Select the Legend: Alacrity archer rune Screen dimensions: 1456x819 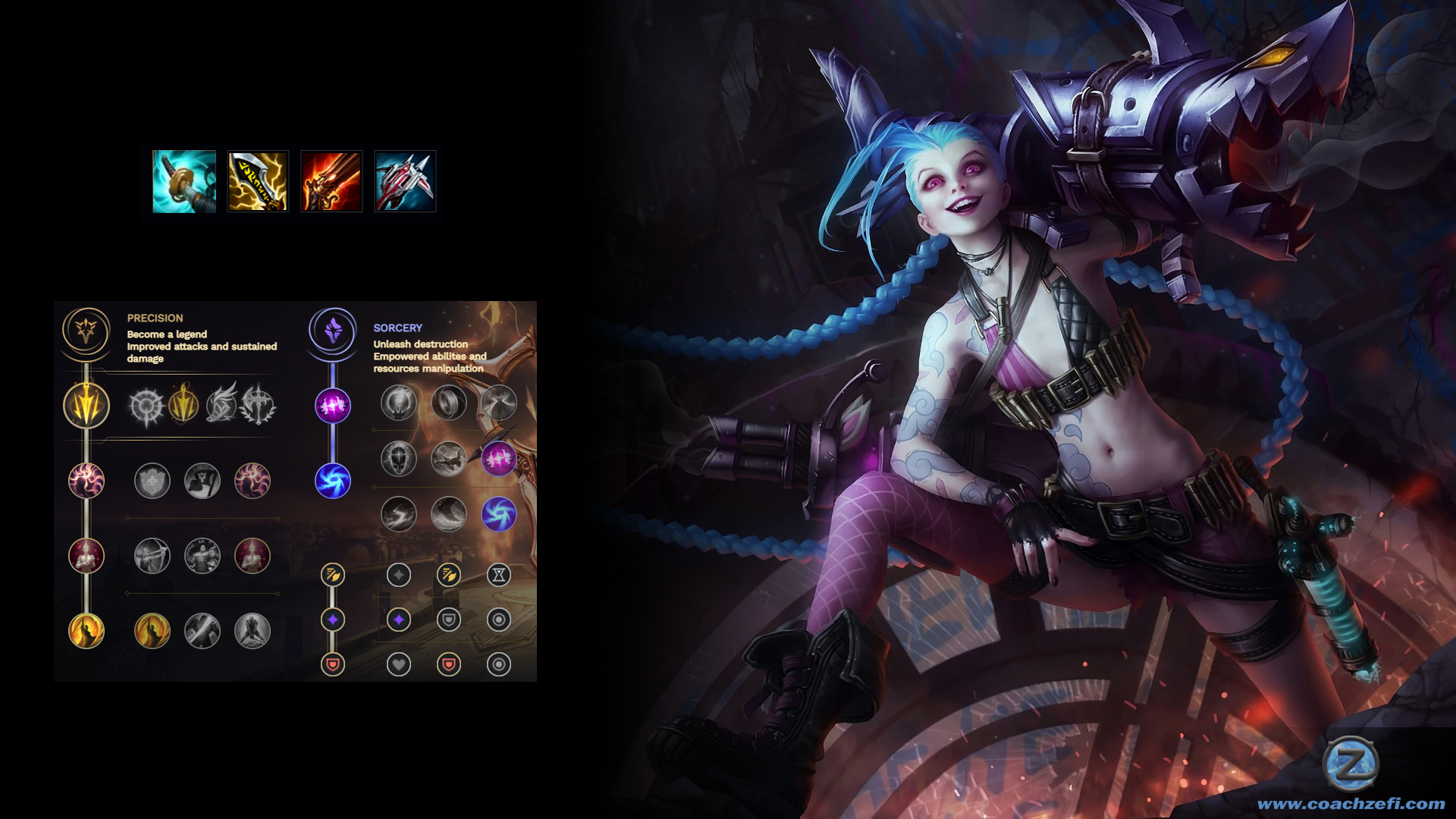[152, 556]
